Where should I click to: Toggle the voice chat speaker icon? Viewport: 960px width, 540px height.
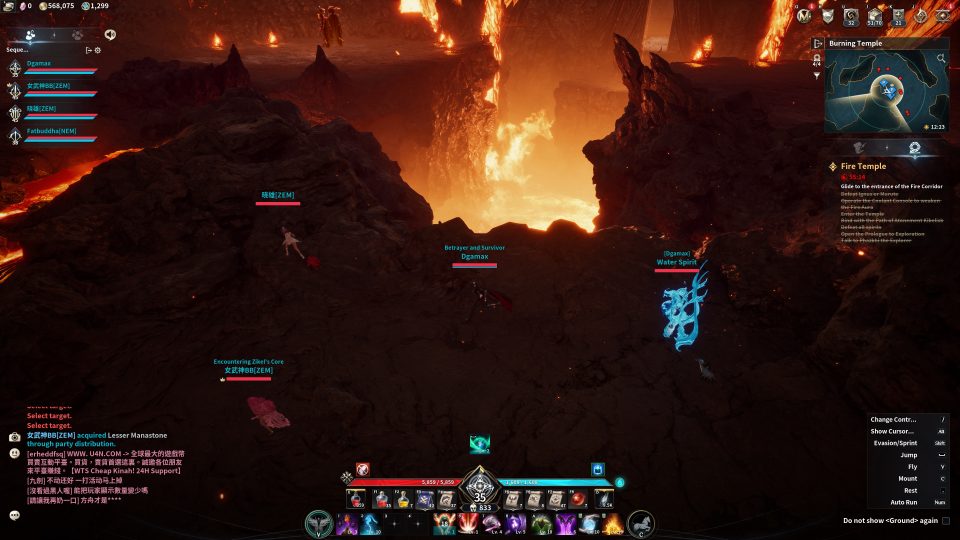pos(109,34)
